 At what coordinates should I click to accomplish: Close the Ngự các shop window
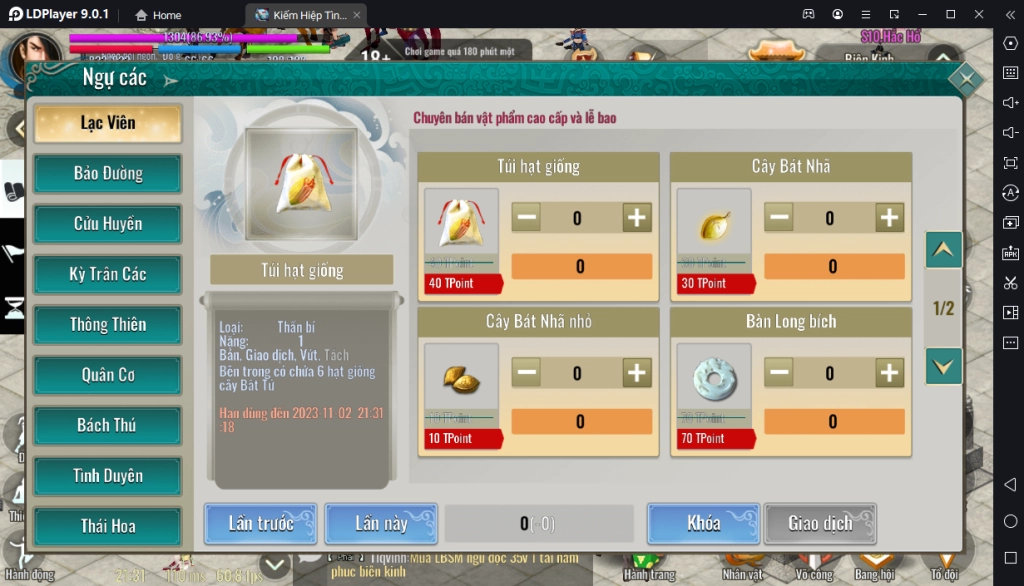coord(965,79)
